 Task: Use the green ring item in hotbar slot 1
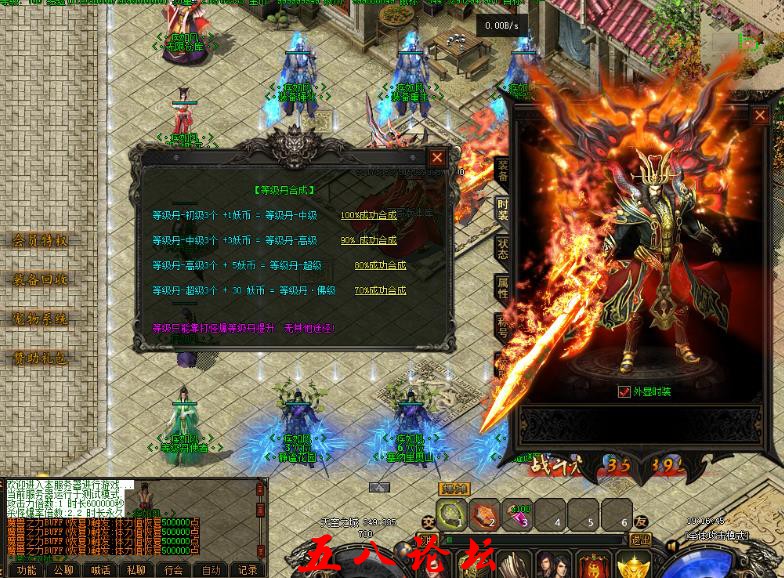[x=451, y=515]
